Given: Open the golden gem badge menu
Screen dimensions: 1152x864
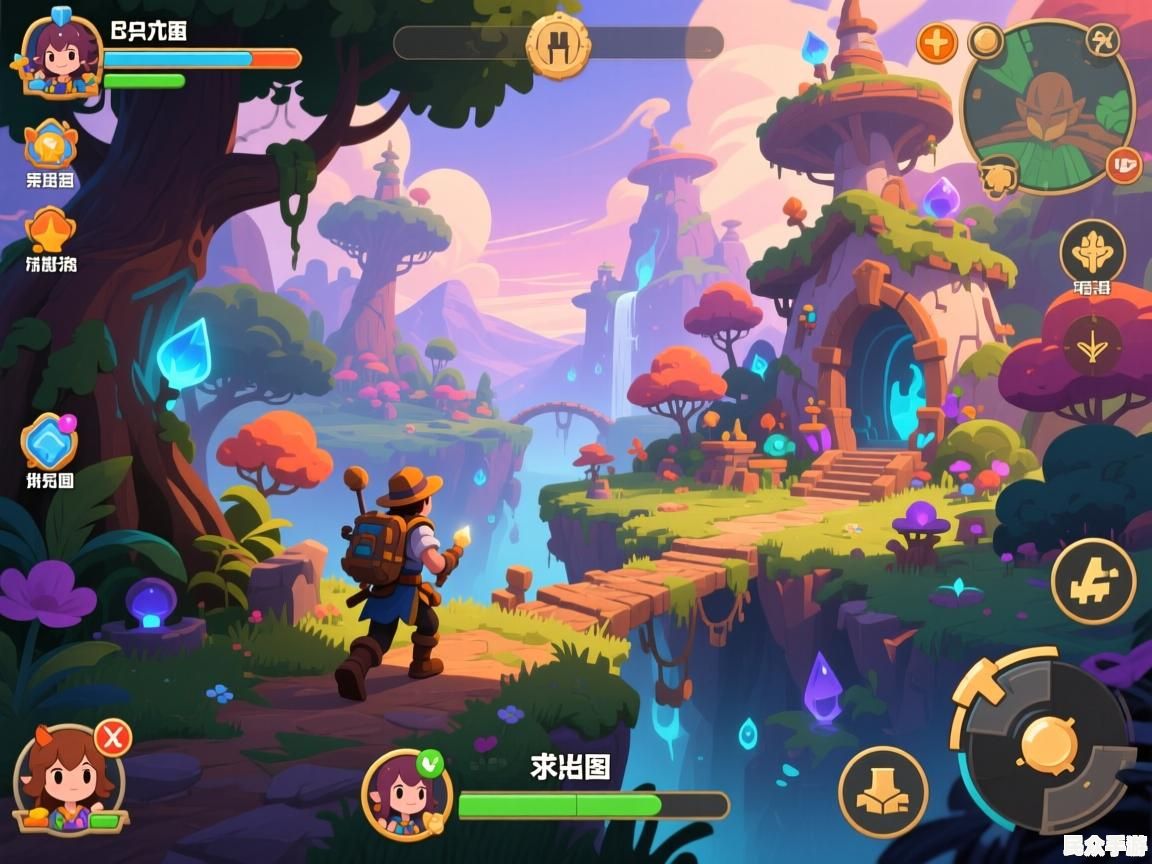Looking at the screenshot, I should (50, 146).
